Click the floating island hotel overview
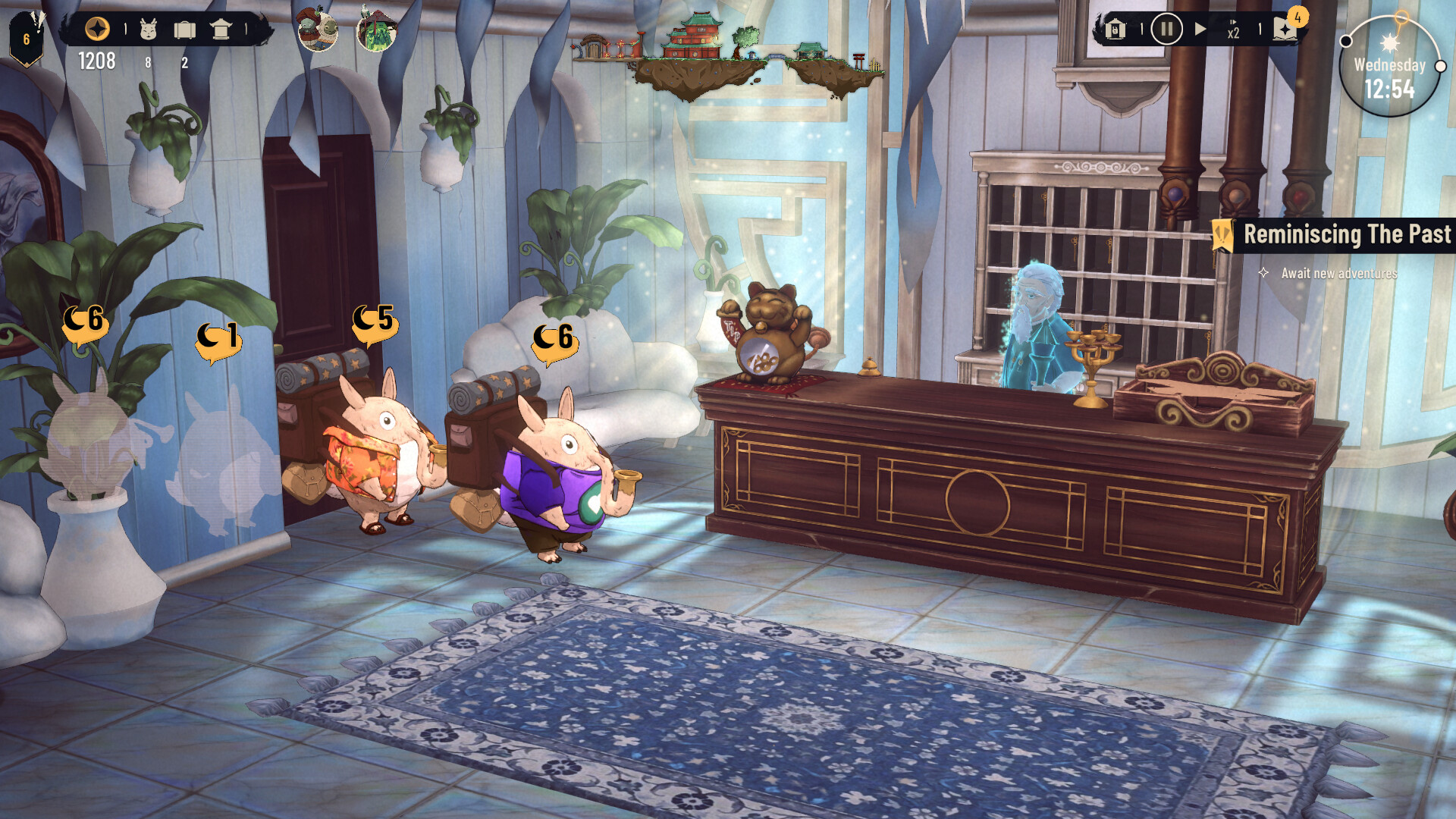This screenshot has width=1456, height=819. click(728, 57)
